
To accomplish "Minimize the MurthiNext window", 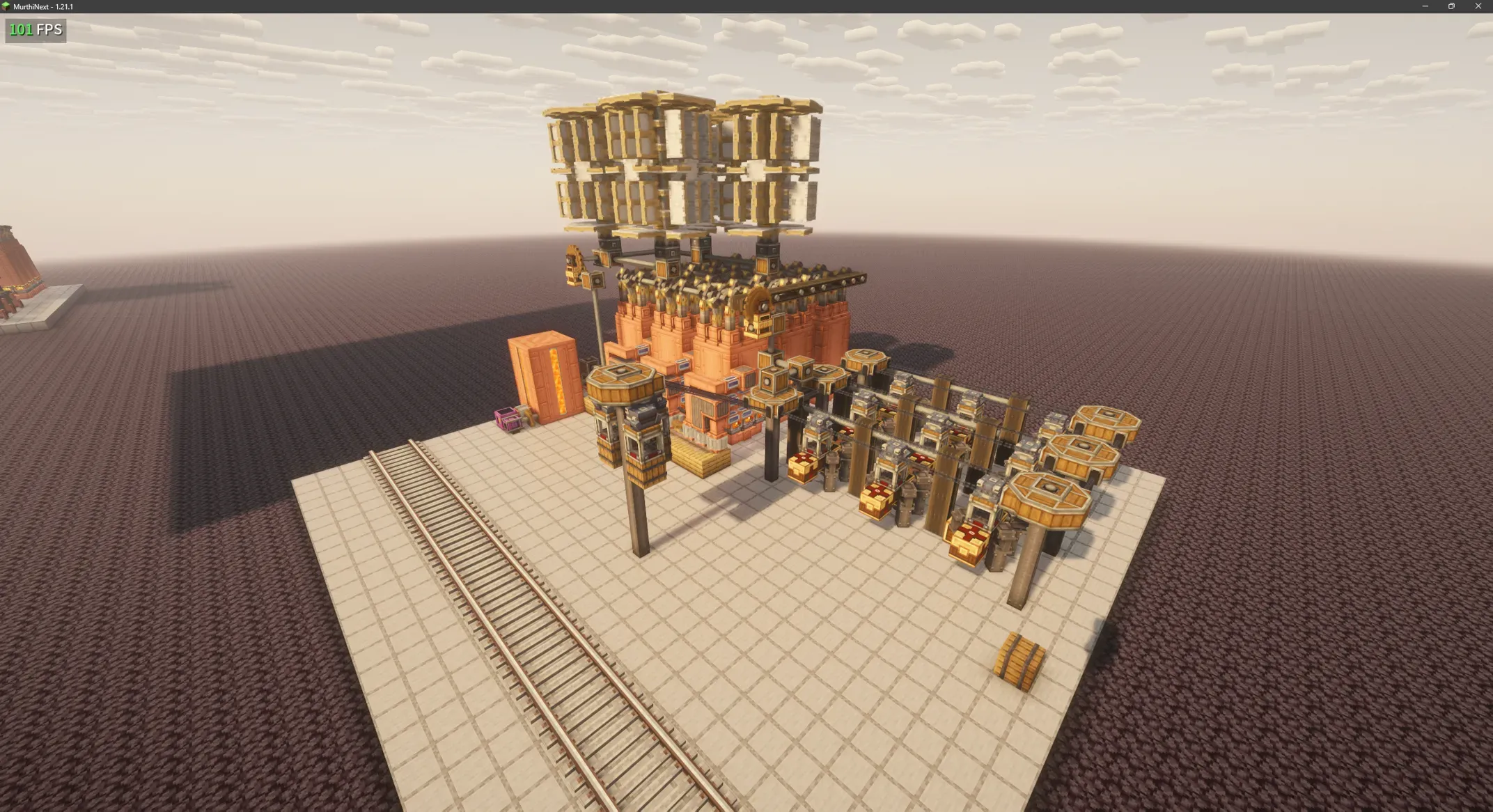I will 1425,6.
